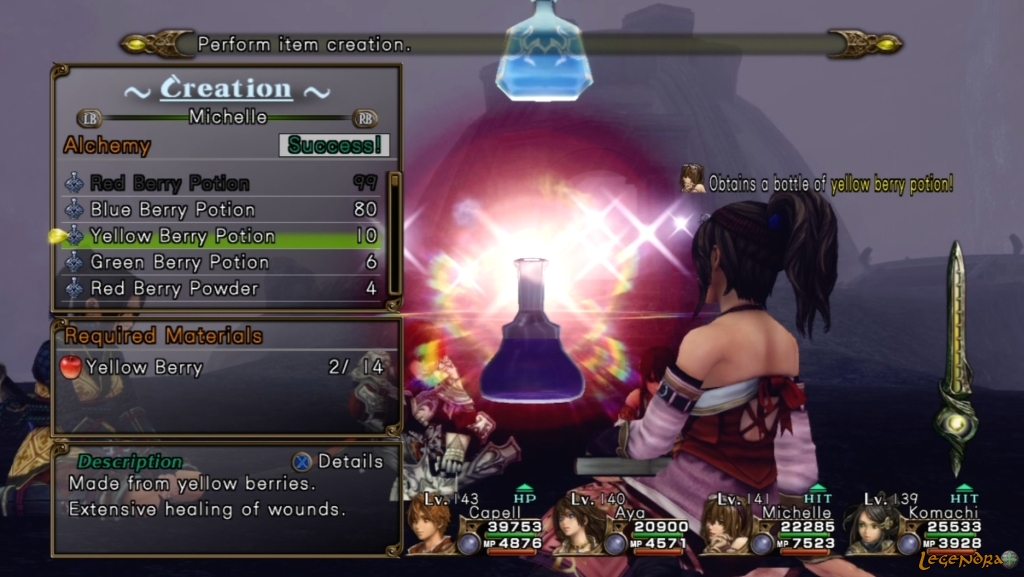Choose Aya's party portrait
Screen dimensions: 1024x577
pos(576,525)
